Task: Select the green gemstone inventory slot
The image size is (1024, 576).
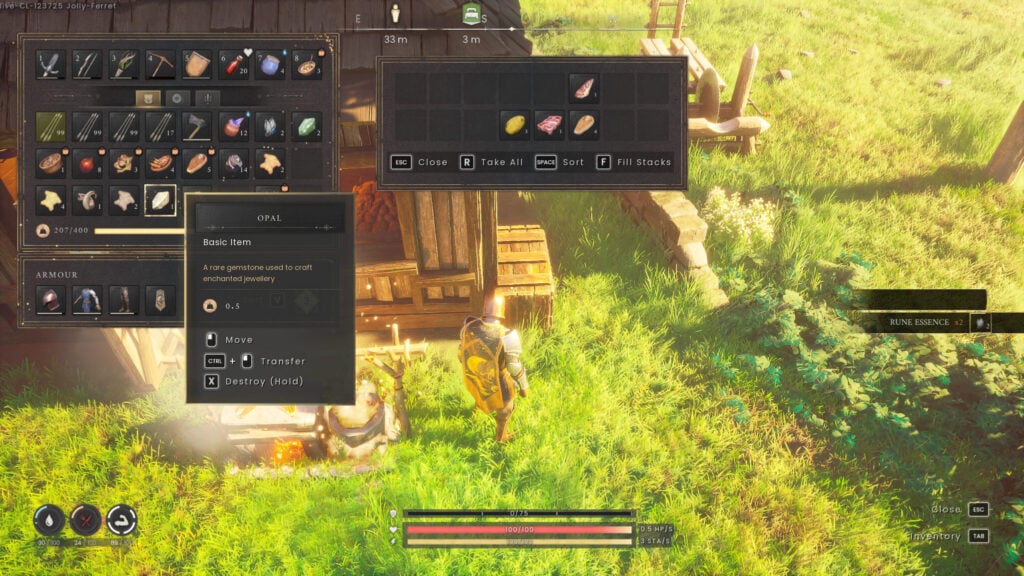Action: click(306, 127)
